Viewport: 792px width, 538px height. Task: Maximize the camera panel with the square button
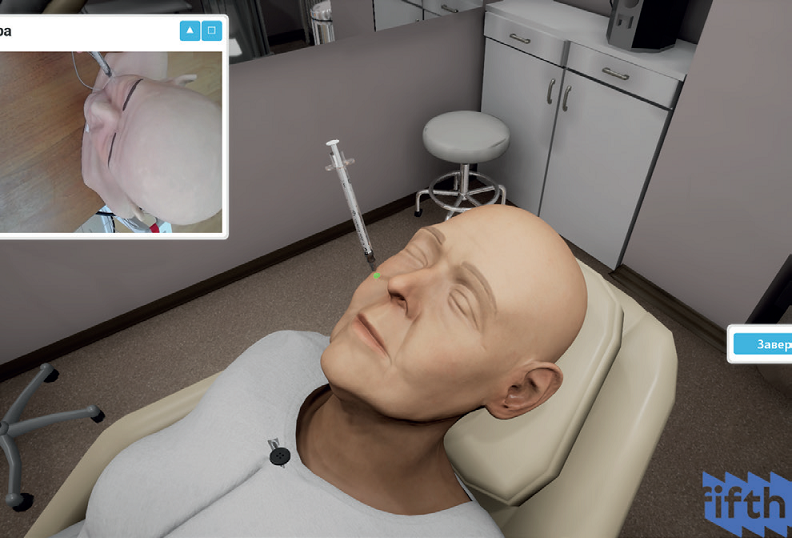point(211,31)
